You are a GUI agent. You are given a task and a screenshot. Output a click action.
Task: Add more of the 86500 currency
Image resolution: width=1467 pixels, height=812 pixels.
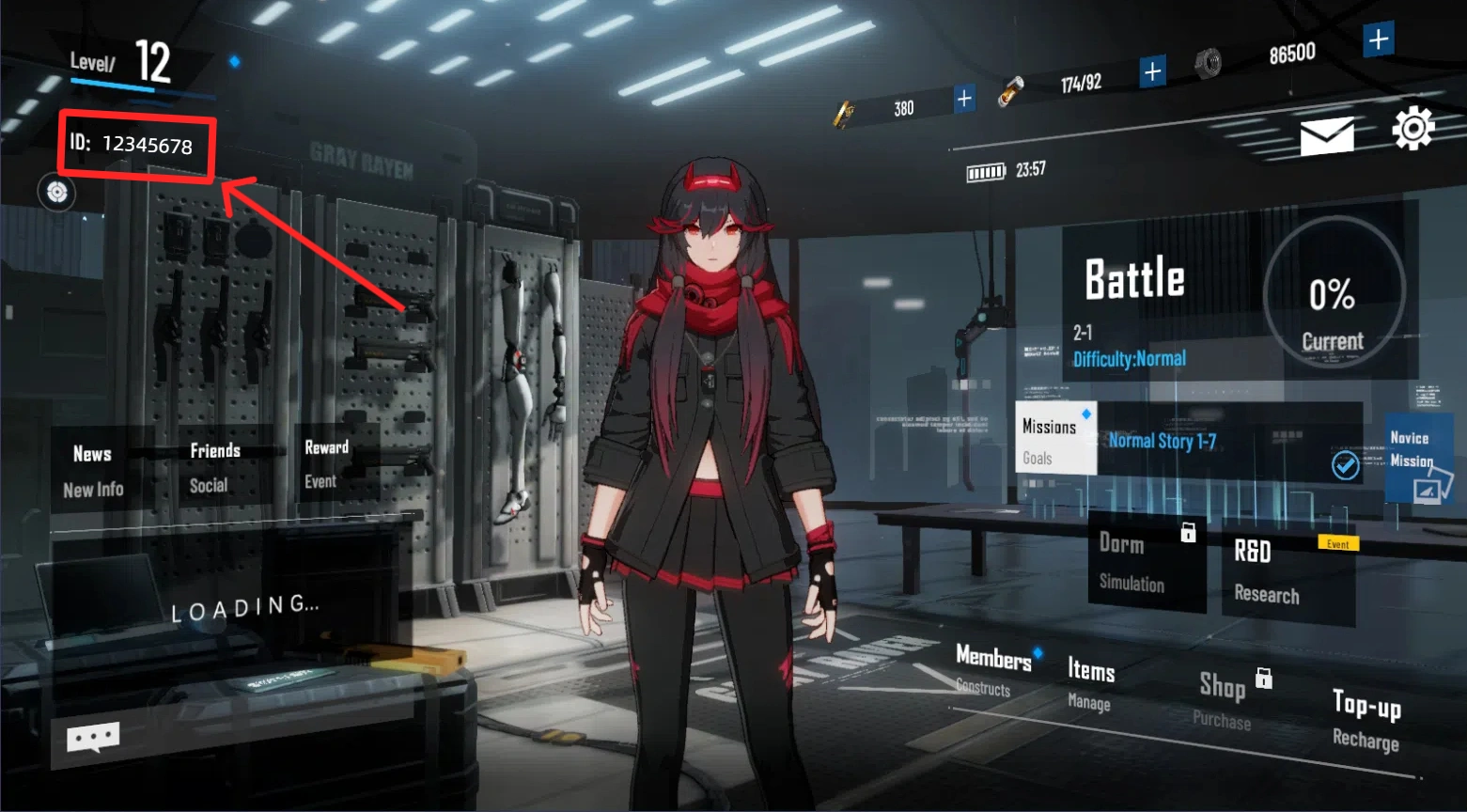1378,39
